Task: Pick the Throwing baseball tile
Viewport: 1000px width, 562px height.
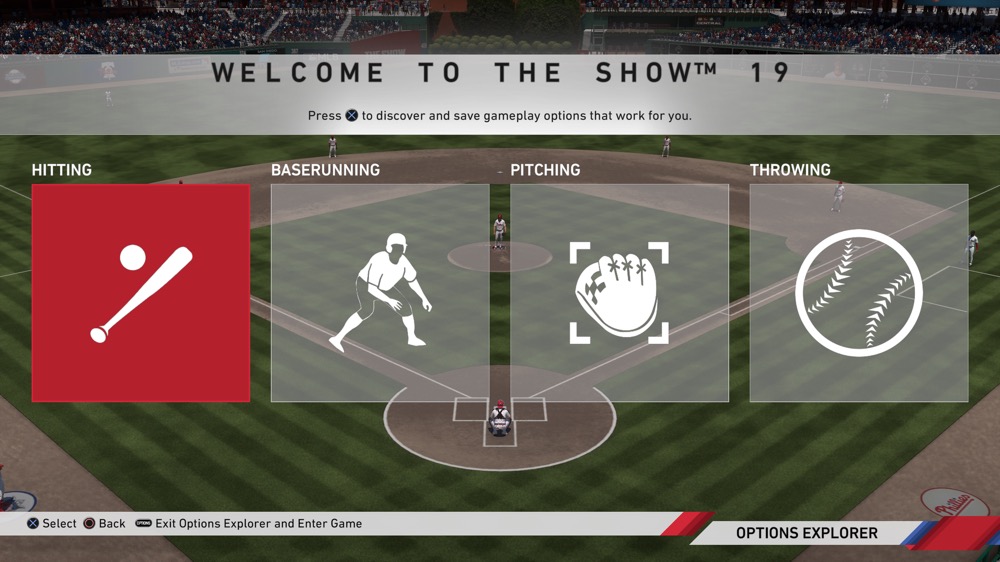Action: 858,293
